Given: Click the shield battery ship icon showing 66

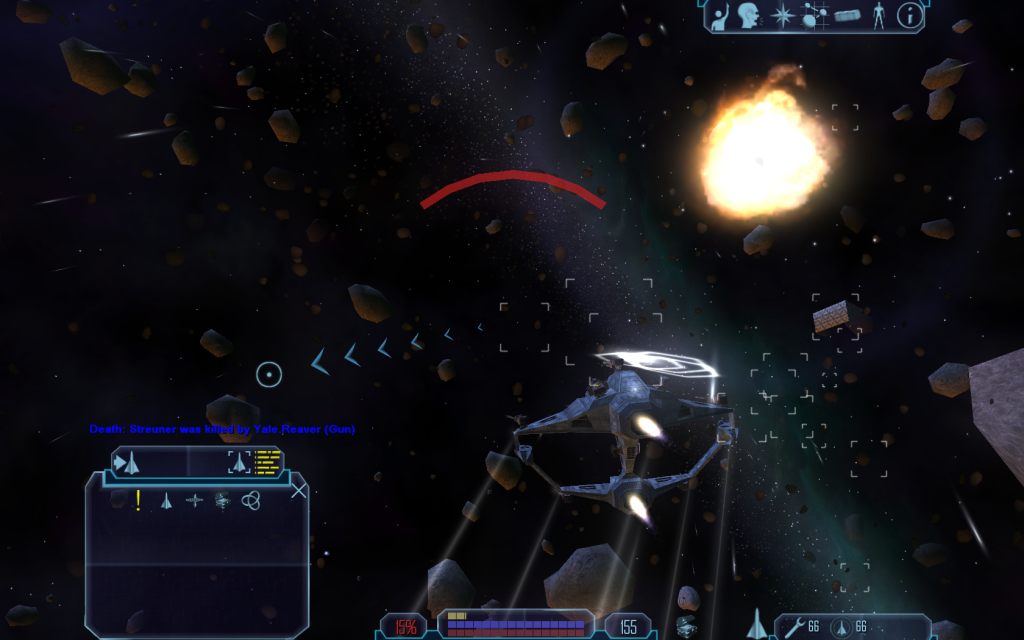Looking at the screenshot, I should click(x=840, y=627).
